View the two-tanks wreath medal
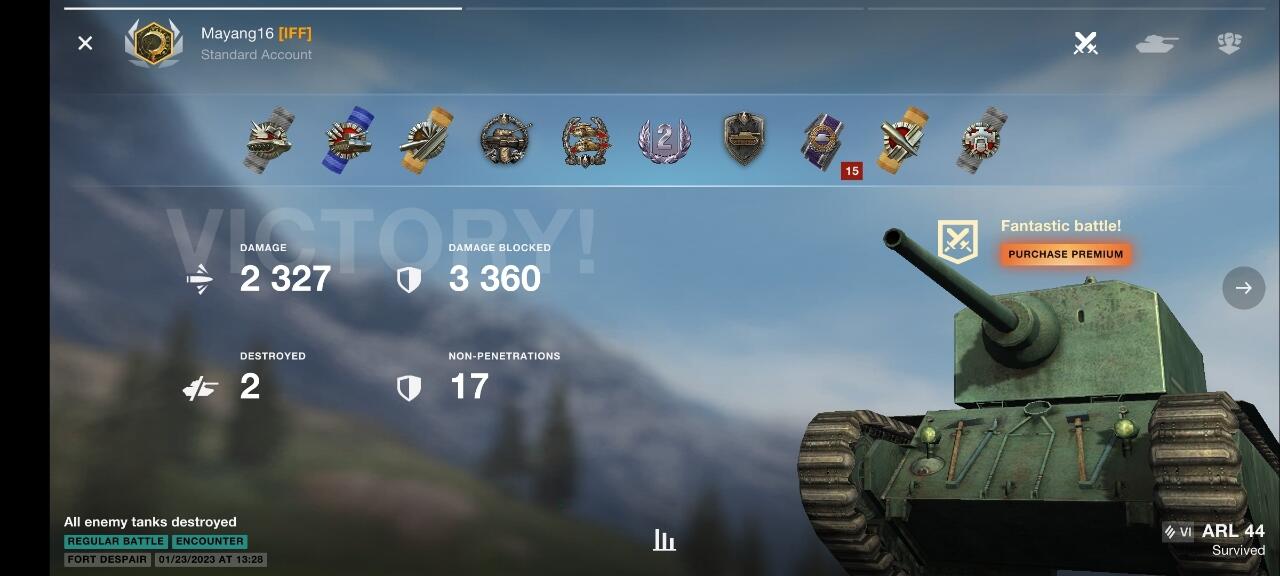The height and width of the screenshot is (576, 1280). (586, 141)
